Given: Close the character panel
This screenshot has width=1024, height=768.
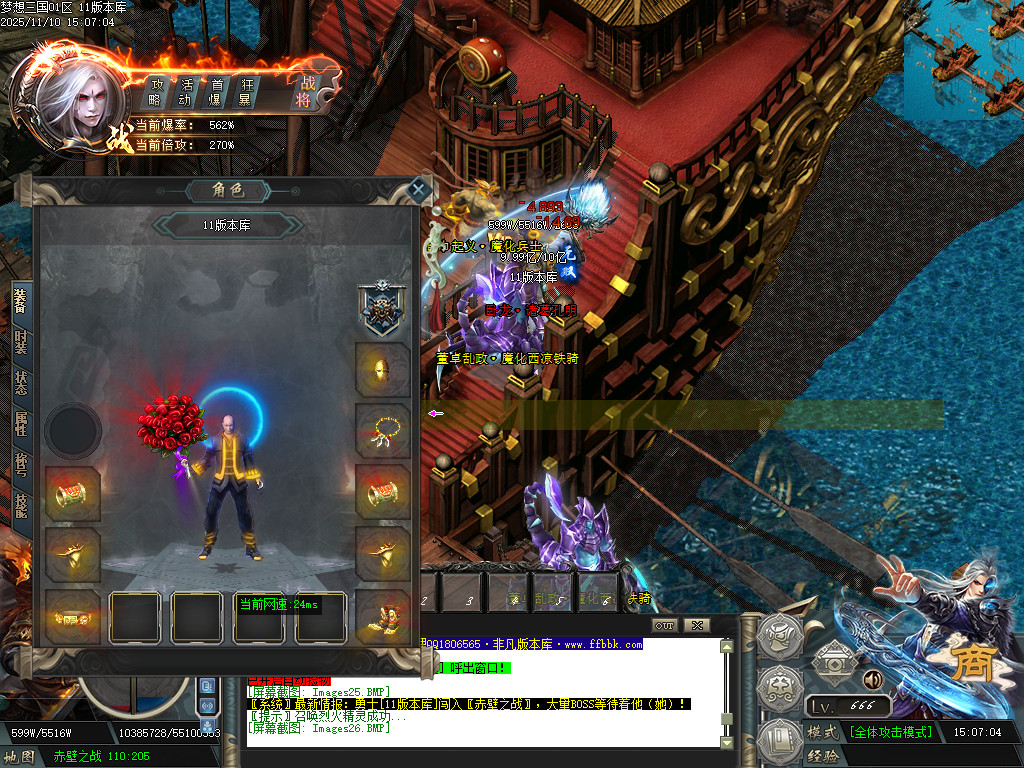Looking at the screenshot, I should (419, 188).
